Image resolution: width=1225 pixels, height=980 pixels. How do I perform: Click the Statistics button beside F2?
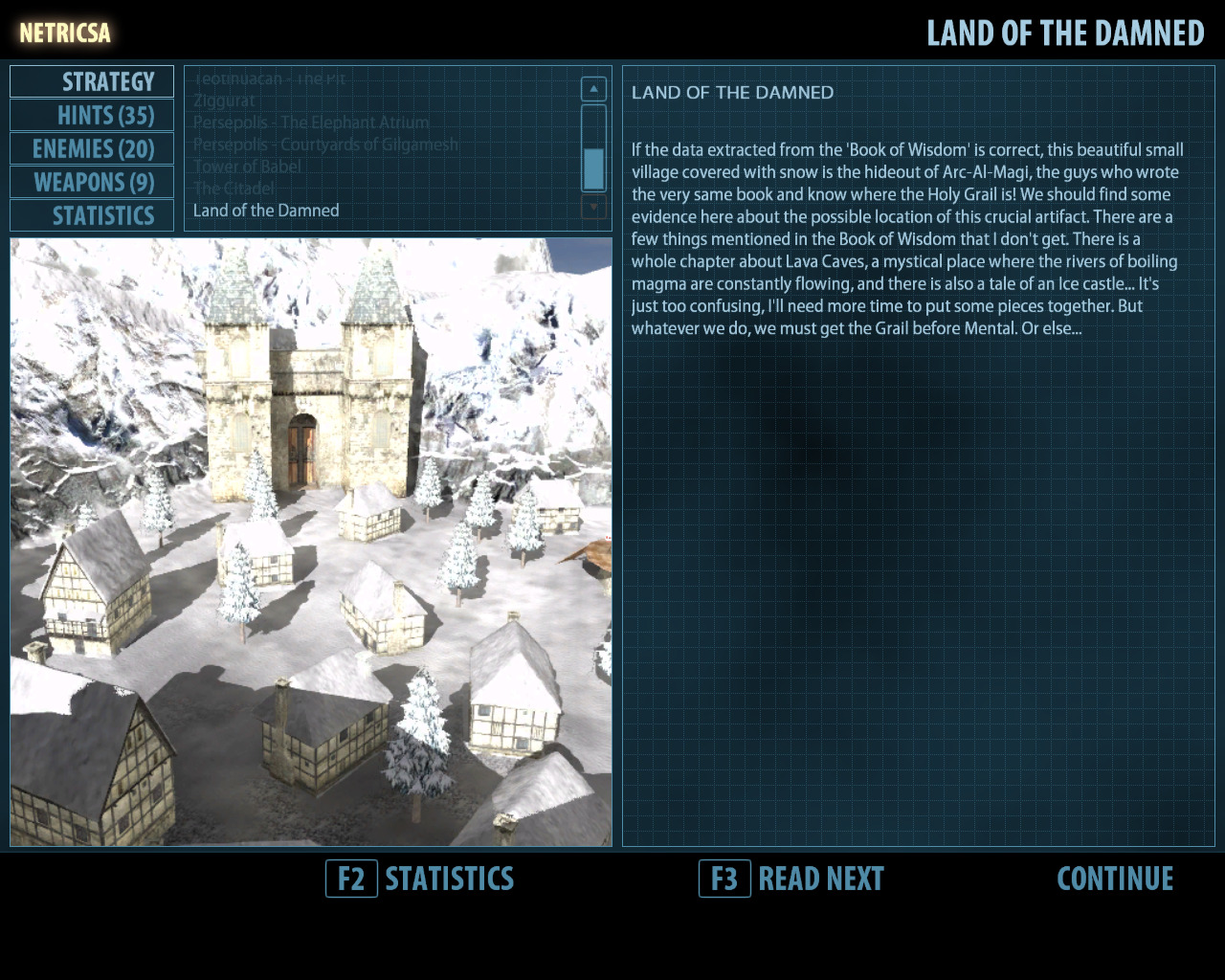(449, 879)
